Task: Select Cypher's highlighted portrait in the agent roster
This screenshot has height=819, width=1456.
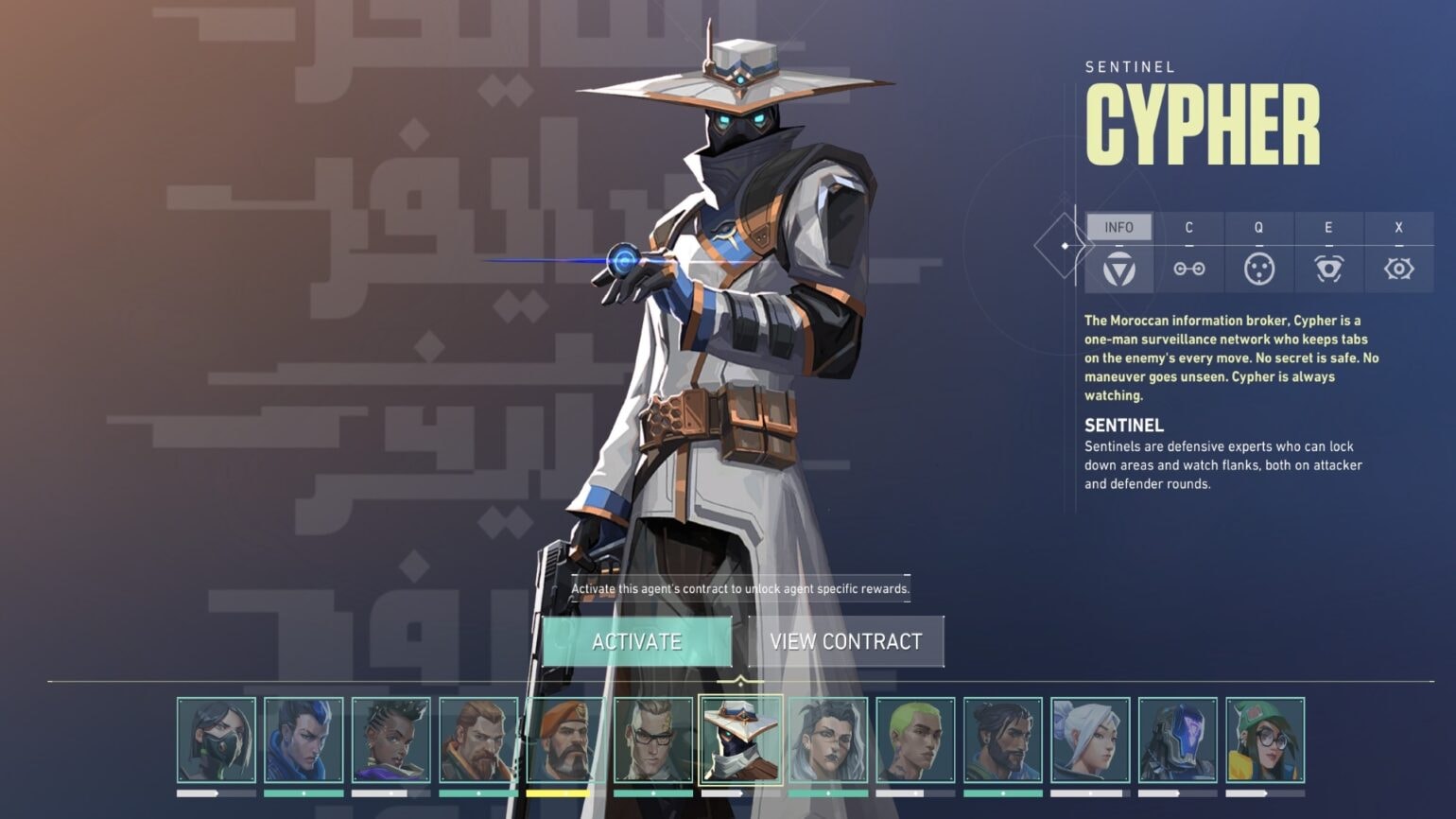Action: click(x=742, y=739)
